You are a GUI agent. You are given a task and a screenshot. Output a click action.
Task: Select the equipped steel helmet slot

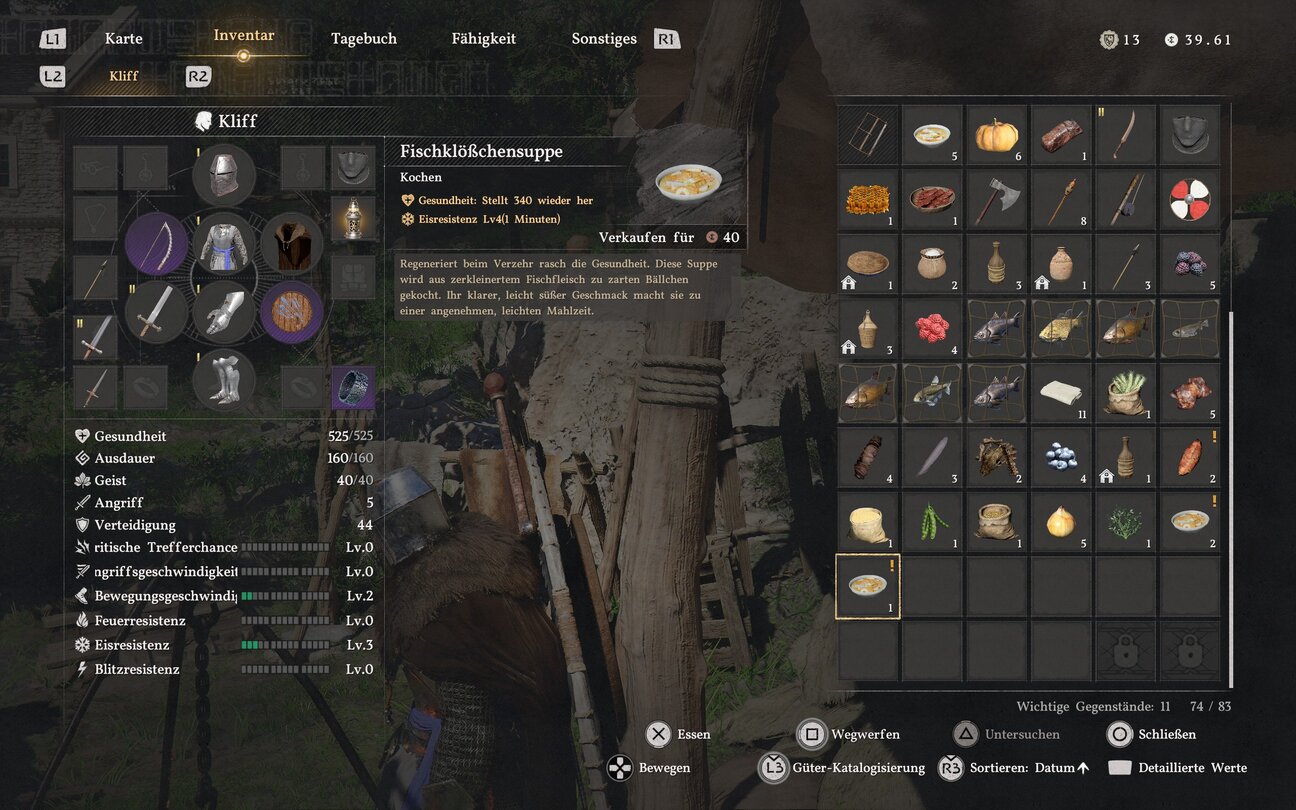(224, 175)
